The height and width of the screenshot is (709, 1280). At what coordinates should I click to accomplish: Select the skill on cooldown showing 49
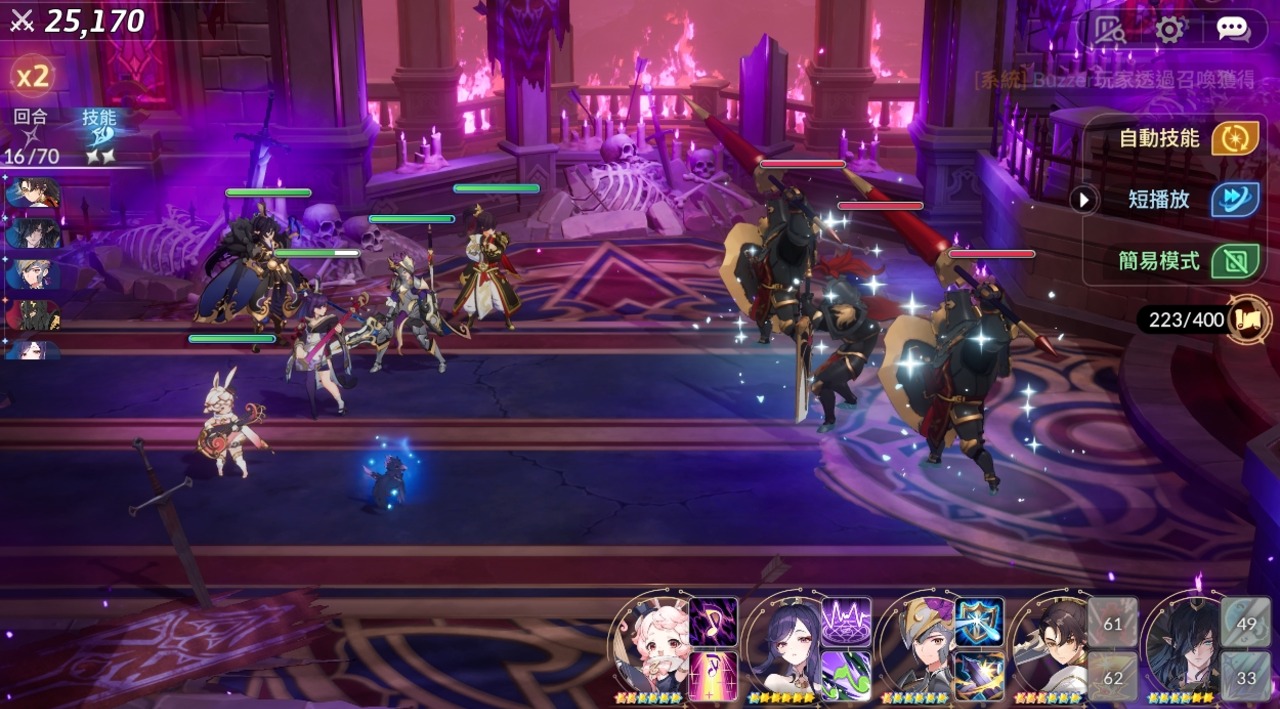click(1245, 622)
